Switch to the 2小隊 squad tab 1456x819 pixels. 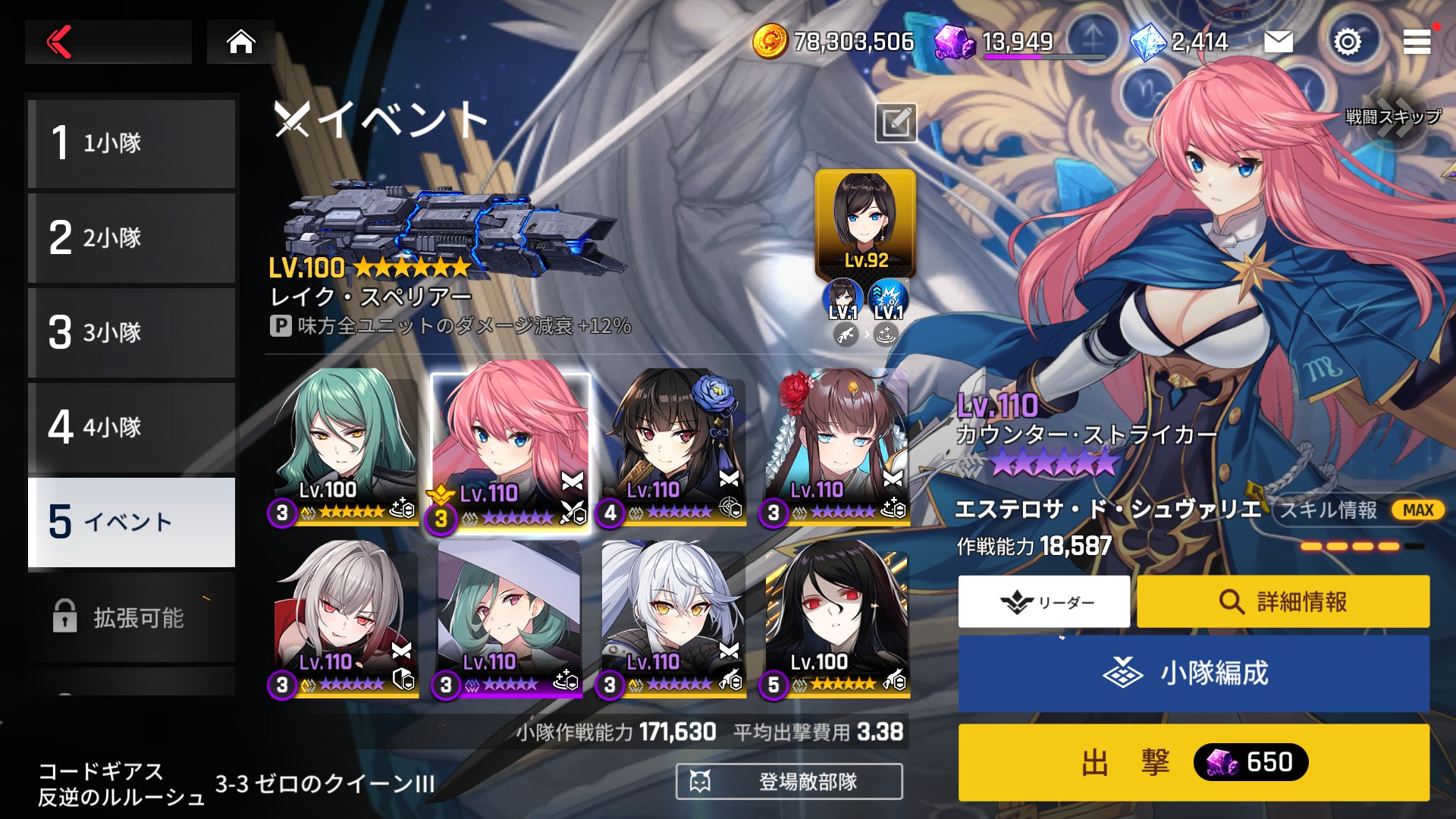pos(132,238)
